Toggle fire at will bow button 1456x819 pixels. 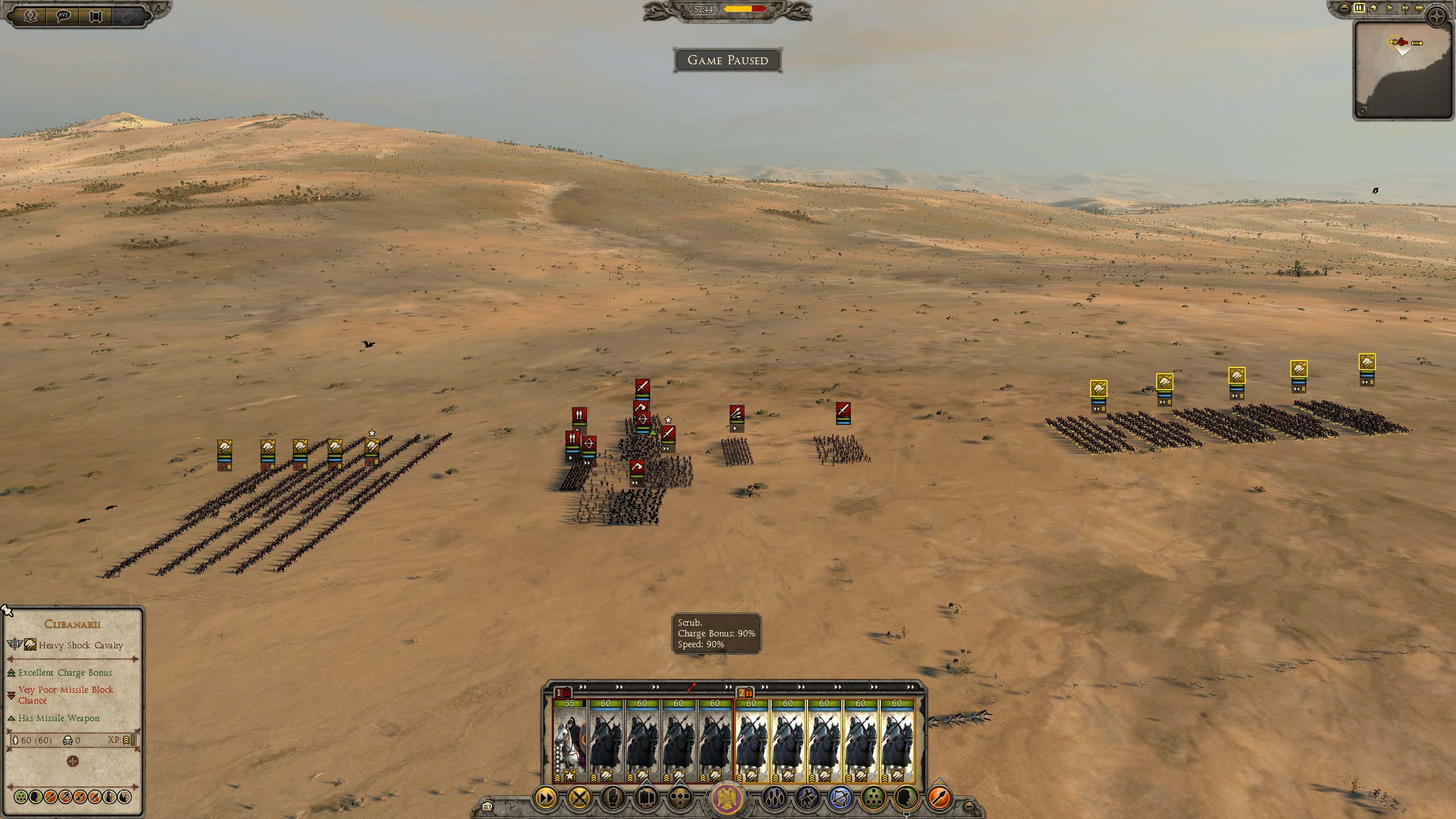coord(840,798)
